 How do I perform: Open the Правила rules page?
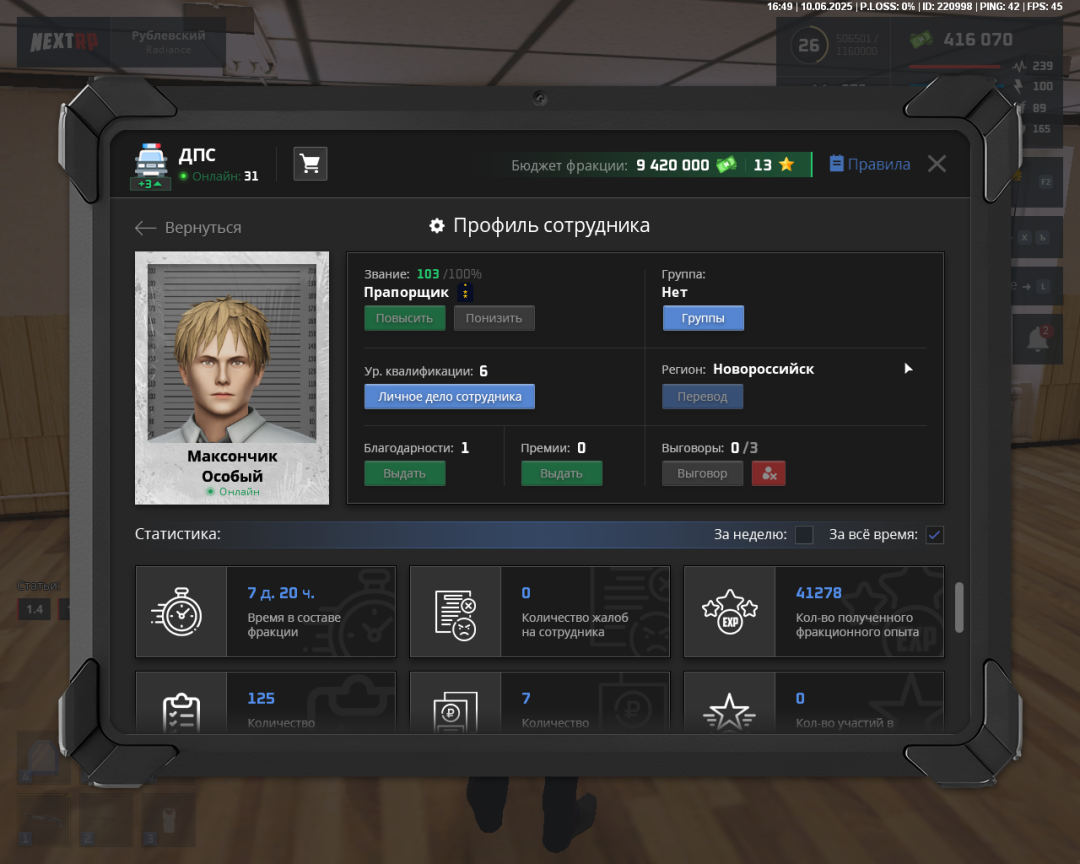point(869,164)
